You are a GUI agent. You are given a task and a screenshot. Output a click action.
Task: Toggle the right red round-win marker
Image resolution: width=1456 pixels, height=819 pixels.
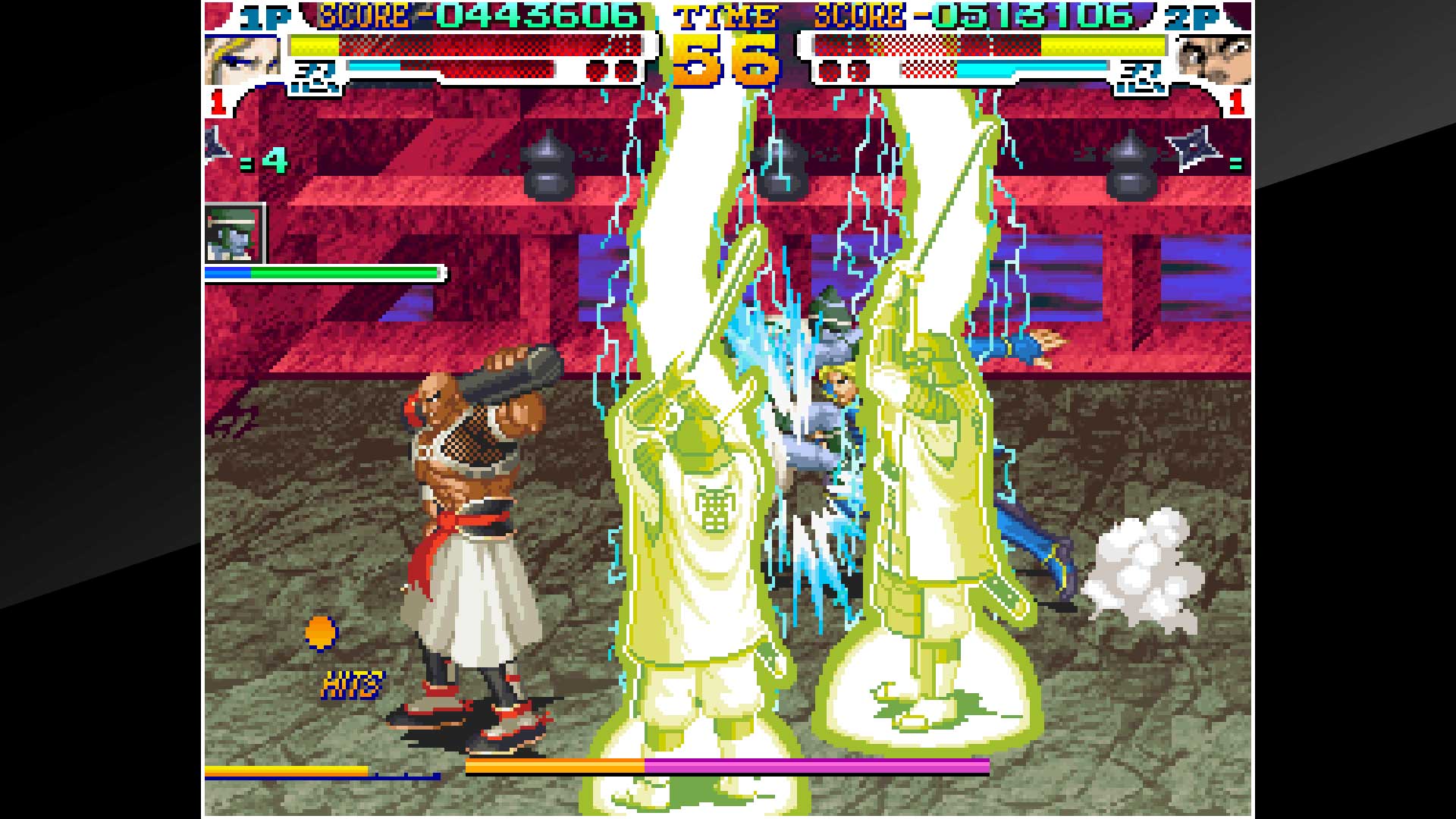coord(1235,102)
